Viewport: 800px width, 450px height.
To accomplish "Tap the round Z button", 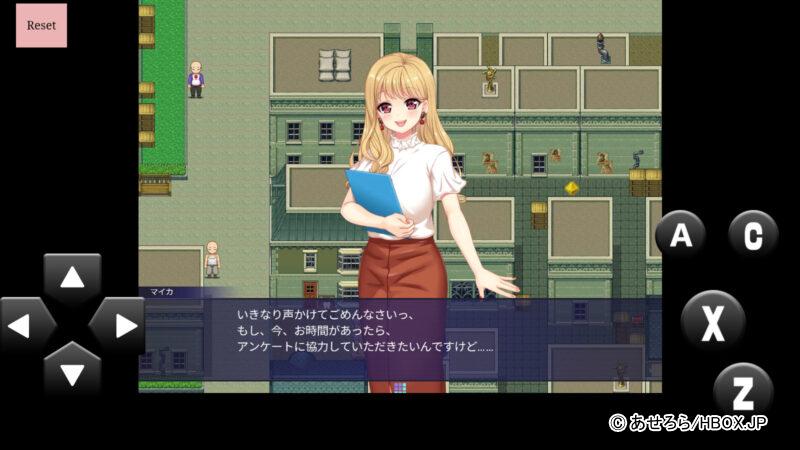I will [x=743, y=389].
